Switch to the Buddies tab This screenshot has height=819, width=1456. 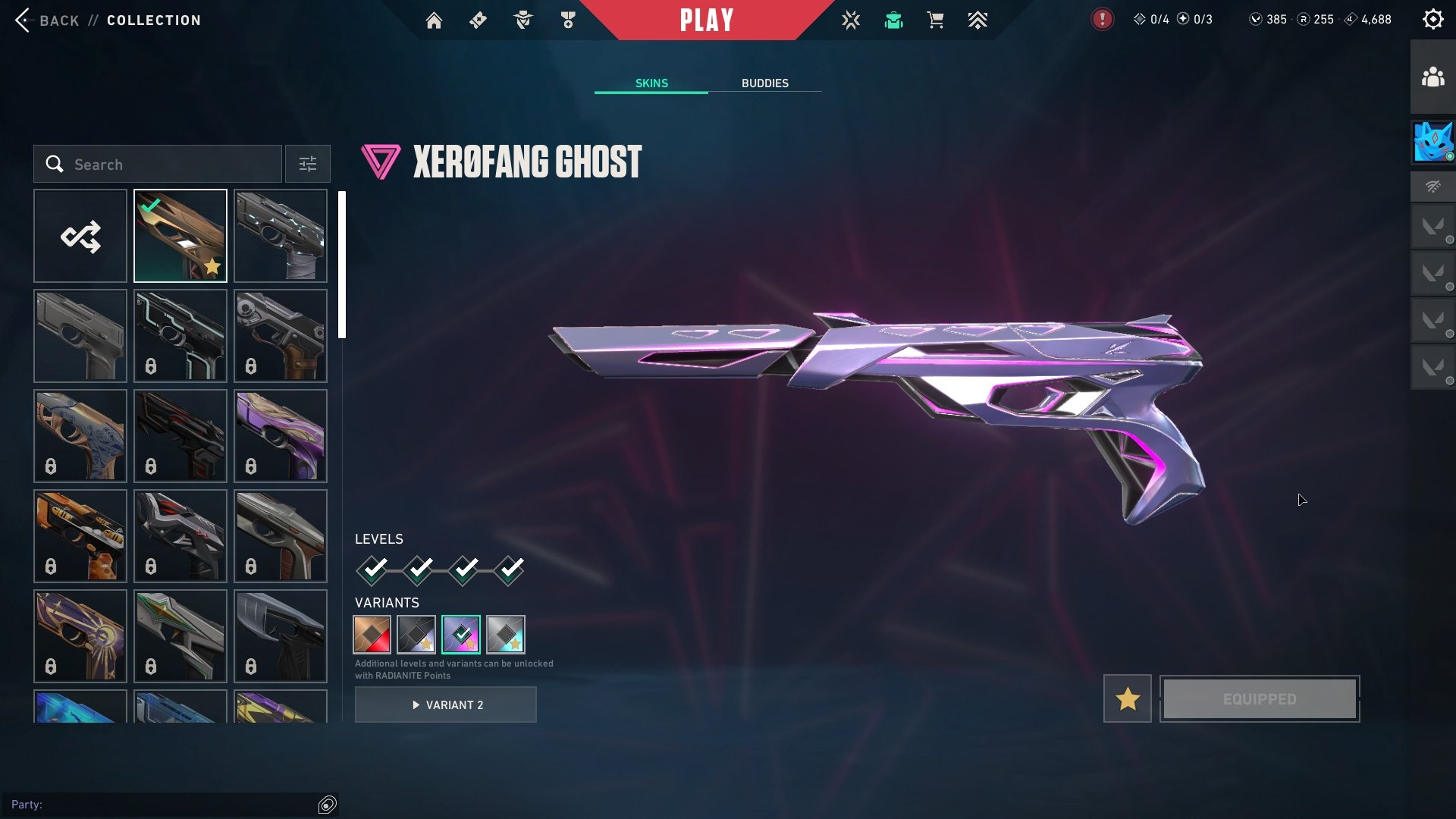pos(764,83)
